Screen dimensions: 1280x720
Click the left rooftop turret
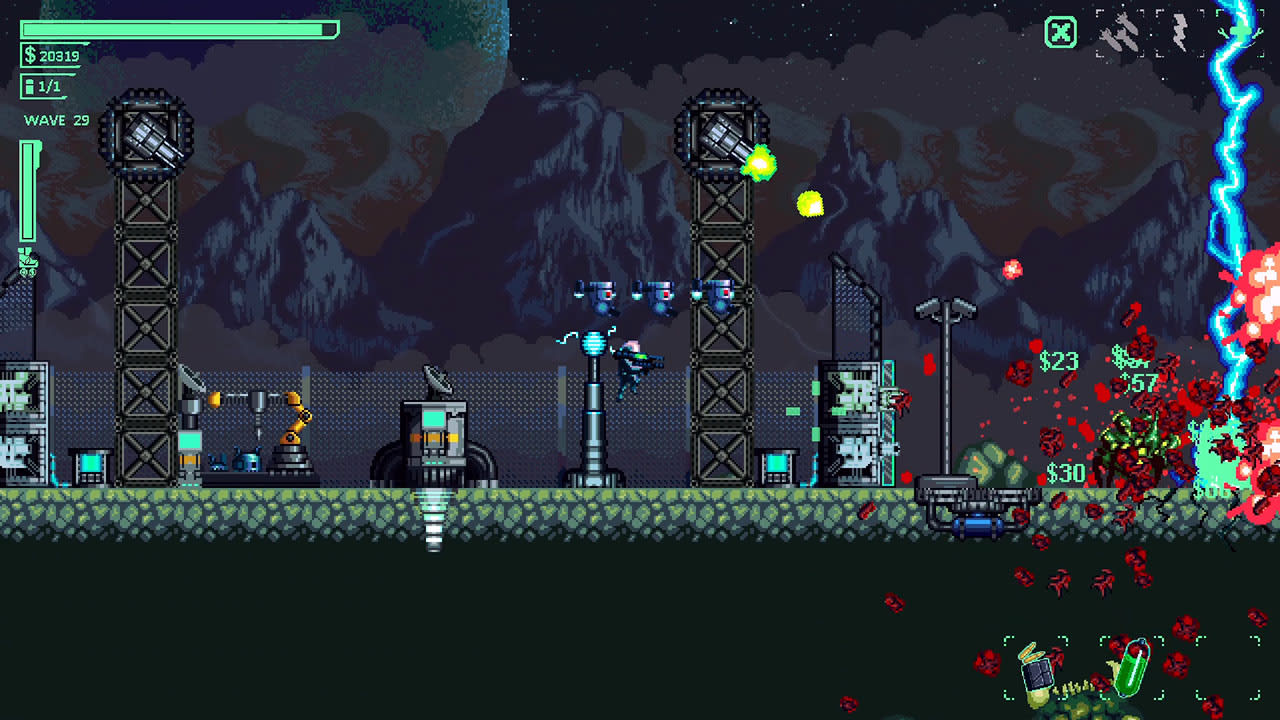coord(148,135)
